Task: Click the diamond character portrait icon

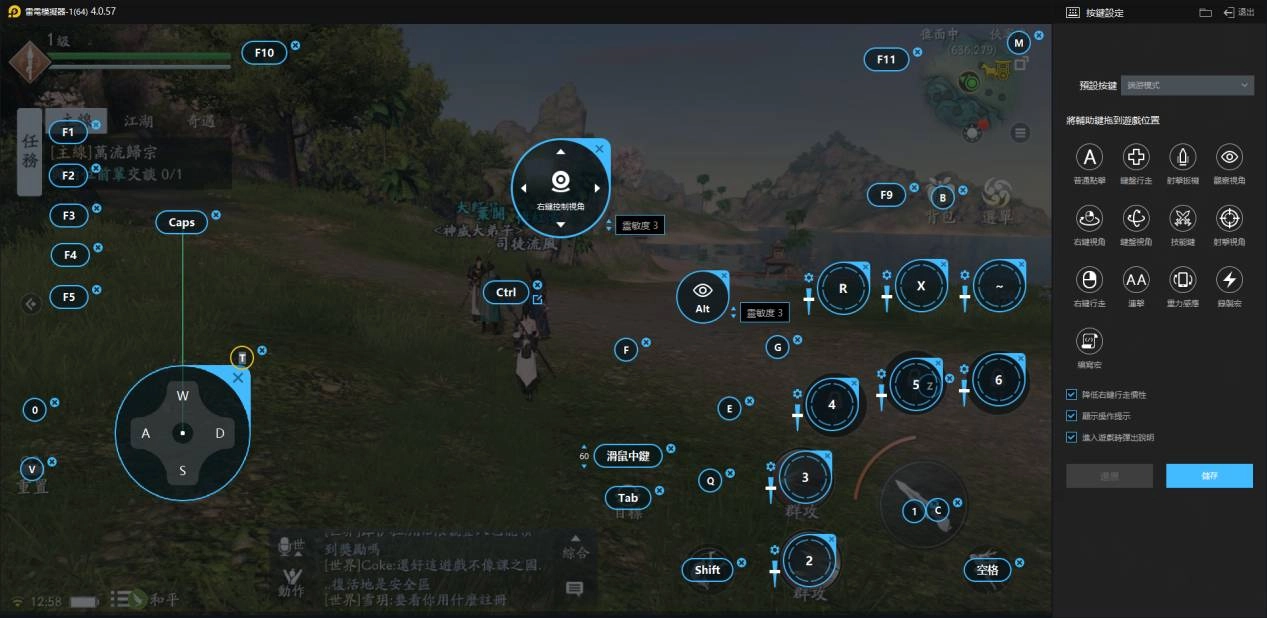Action: pyautogui.click(x=30, y=62)
